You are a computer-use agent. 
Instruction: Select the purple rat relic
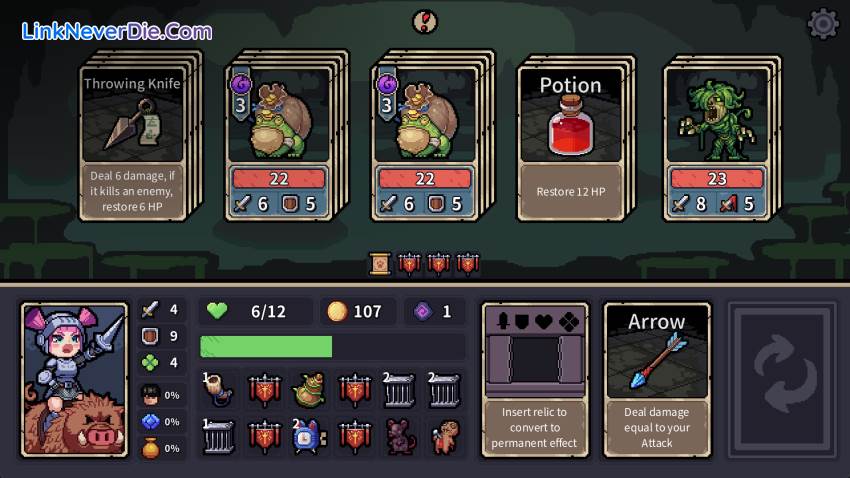pyautogui.click(x=399, y=436)
